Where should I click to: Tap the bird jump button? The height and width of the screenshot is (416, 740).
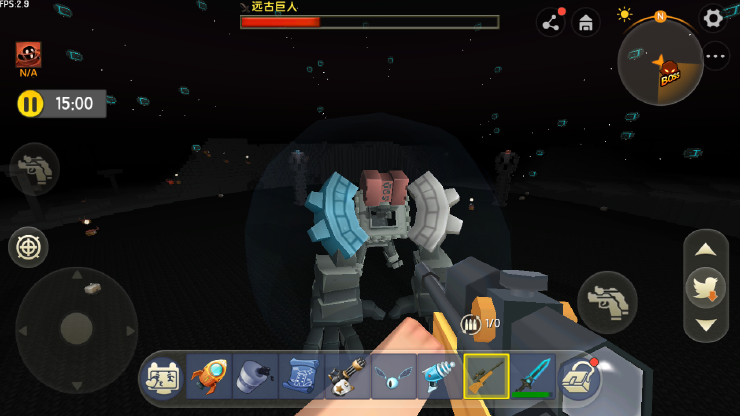click(x=705, y=287)
